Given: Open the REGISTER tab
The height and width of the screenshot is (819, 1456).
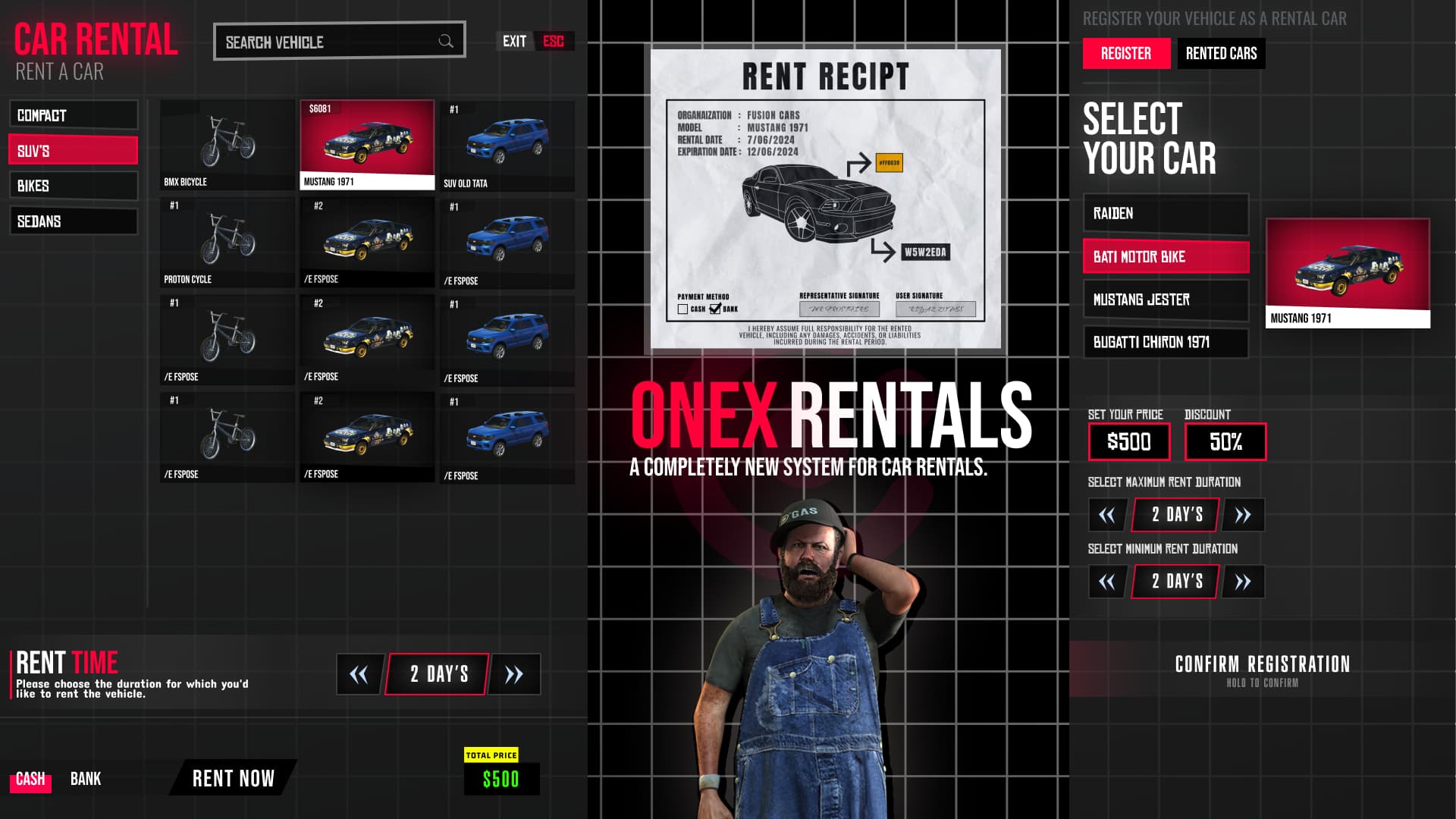Looking at the screenshot, I should pyautogui.click(x=1125, y=54).
